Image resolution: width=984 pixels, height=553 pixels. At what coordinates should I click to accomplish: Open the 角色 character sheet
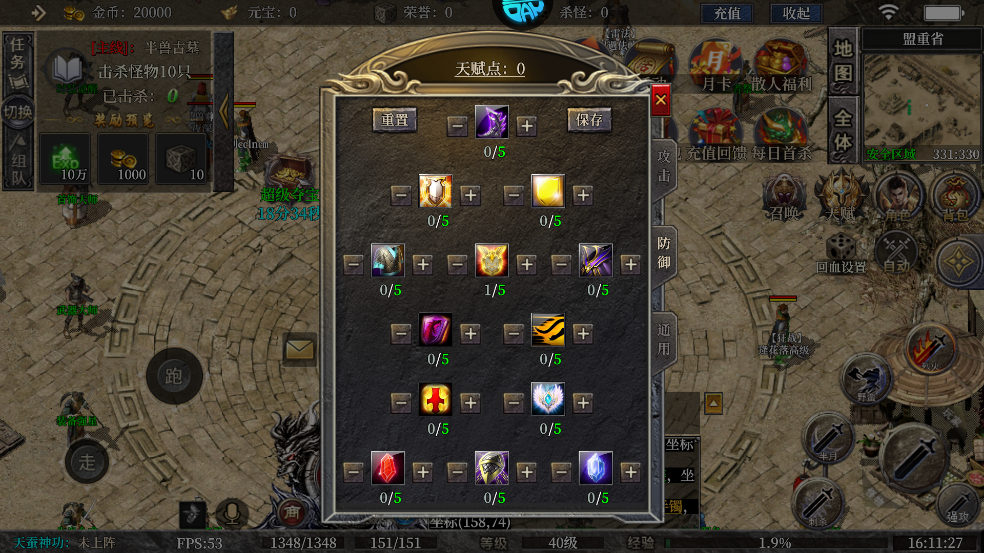(x=897, y=197)
